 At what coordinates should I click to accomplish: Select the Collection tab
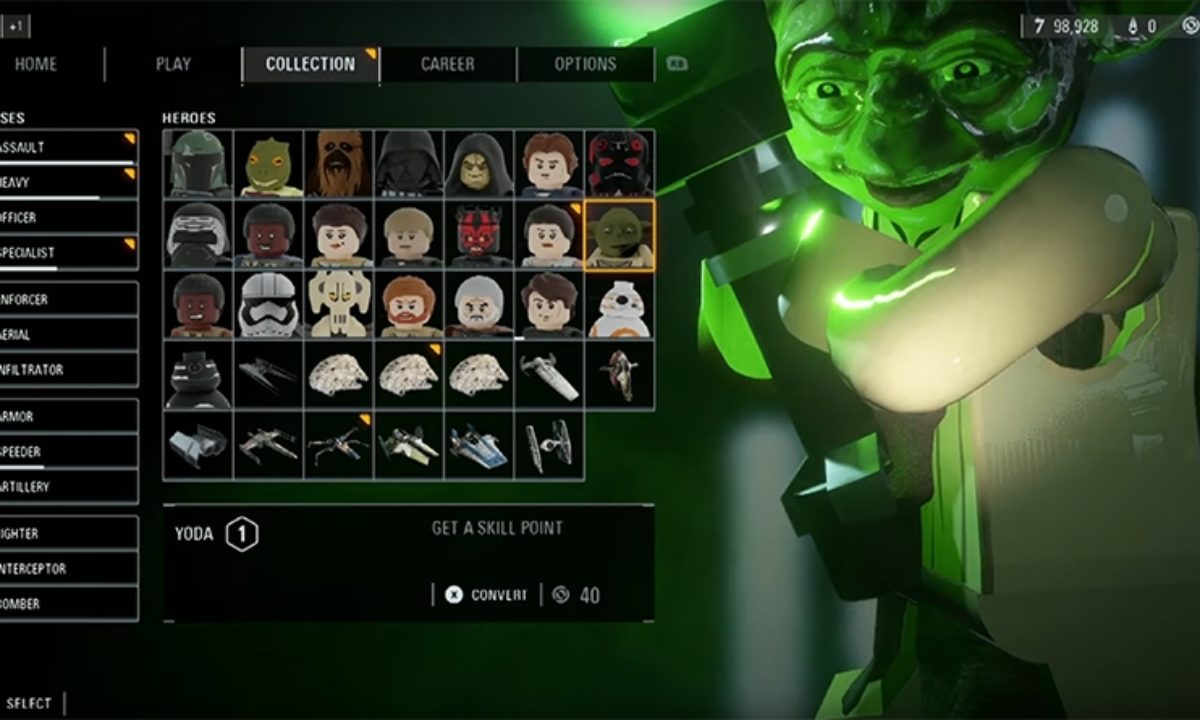tap(310, 64)
